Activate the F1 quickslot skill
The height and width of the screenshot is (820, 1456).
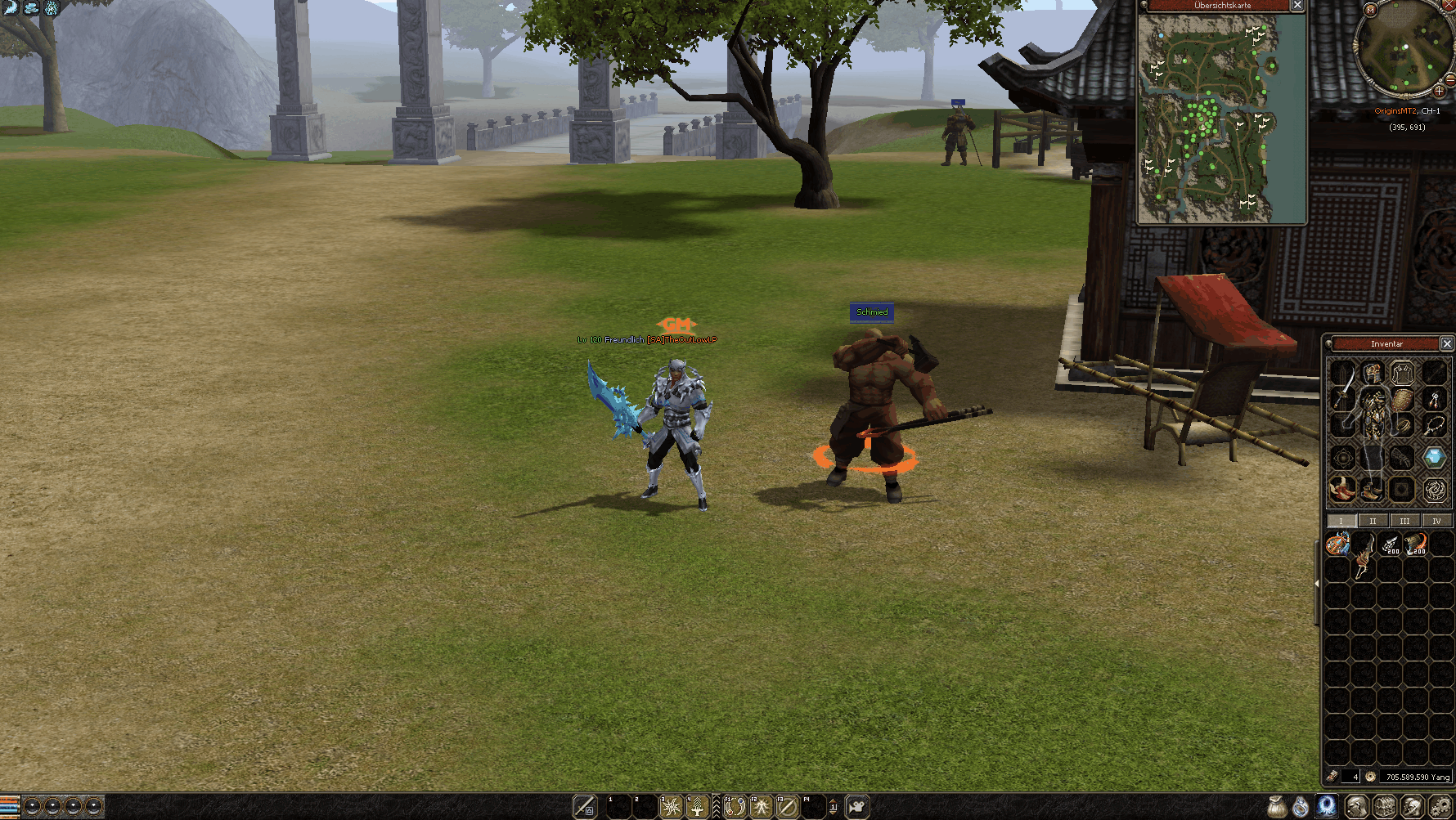coord(735,807)
